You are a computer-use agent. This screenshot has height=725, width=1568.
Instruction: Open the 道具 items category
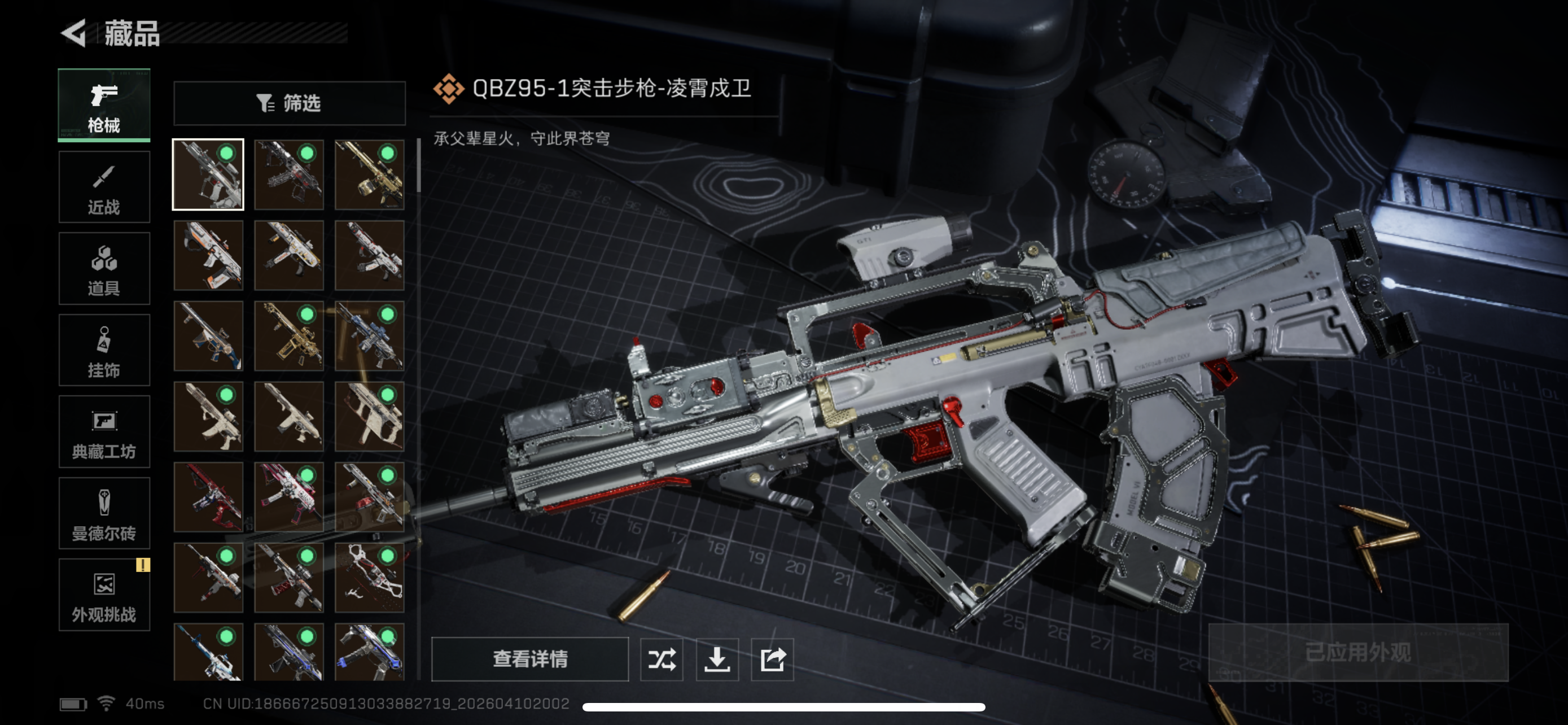(103, 268)
